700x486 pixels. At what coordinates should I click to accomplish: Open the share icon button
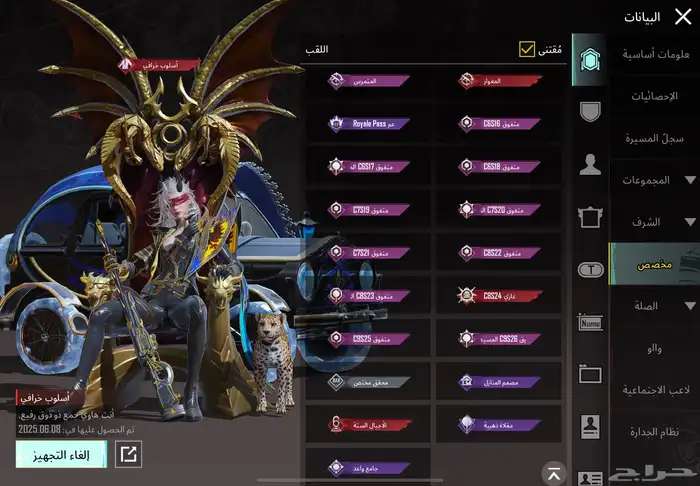(x=129, y=454)
